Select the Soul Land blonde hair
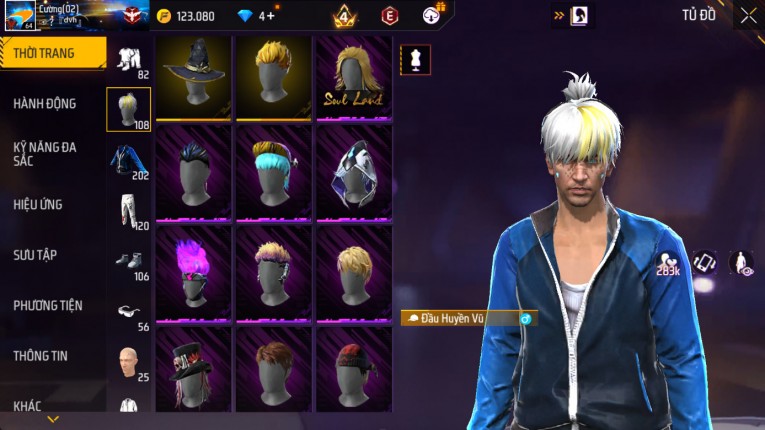Image resolution: width=765 pixels, height=430 pixels. (x=354, y=77)
